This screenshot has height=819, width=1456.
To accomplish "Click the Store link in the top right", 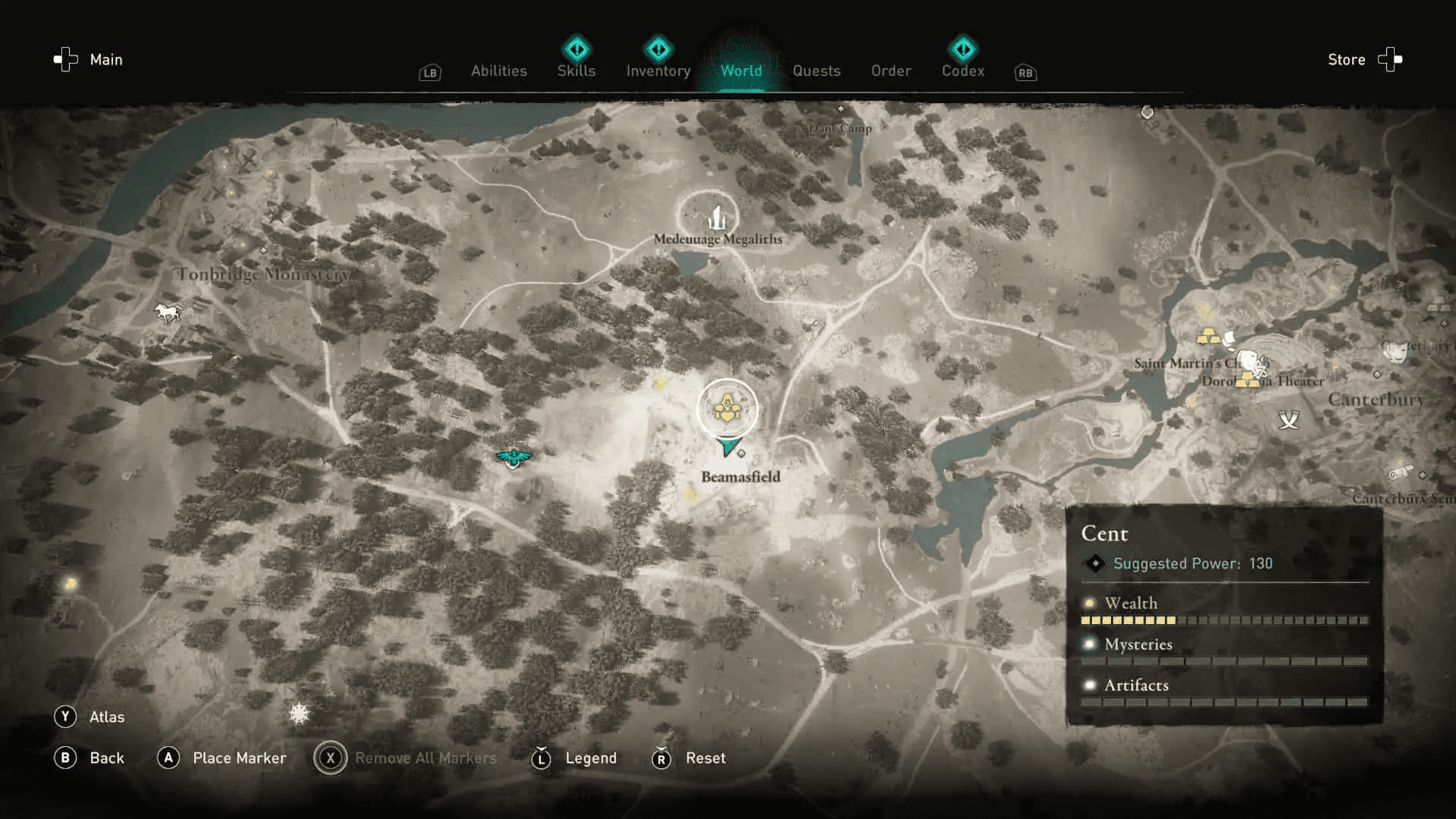I will [1346, 59].
